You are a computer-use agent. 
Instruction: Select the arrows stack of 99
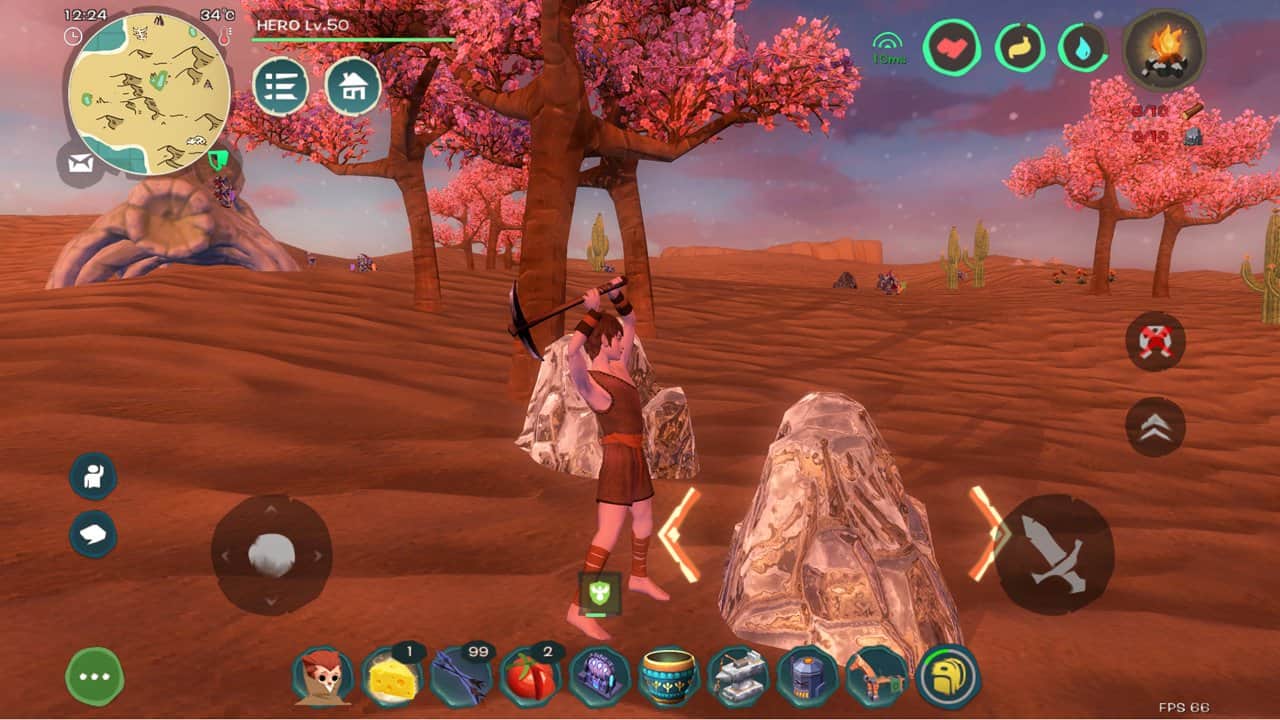[x=461, y=677]
